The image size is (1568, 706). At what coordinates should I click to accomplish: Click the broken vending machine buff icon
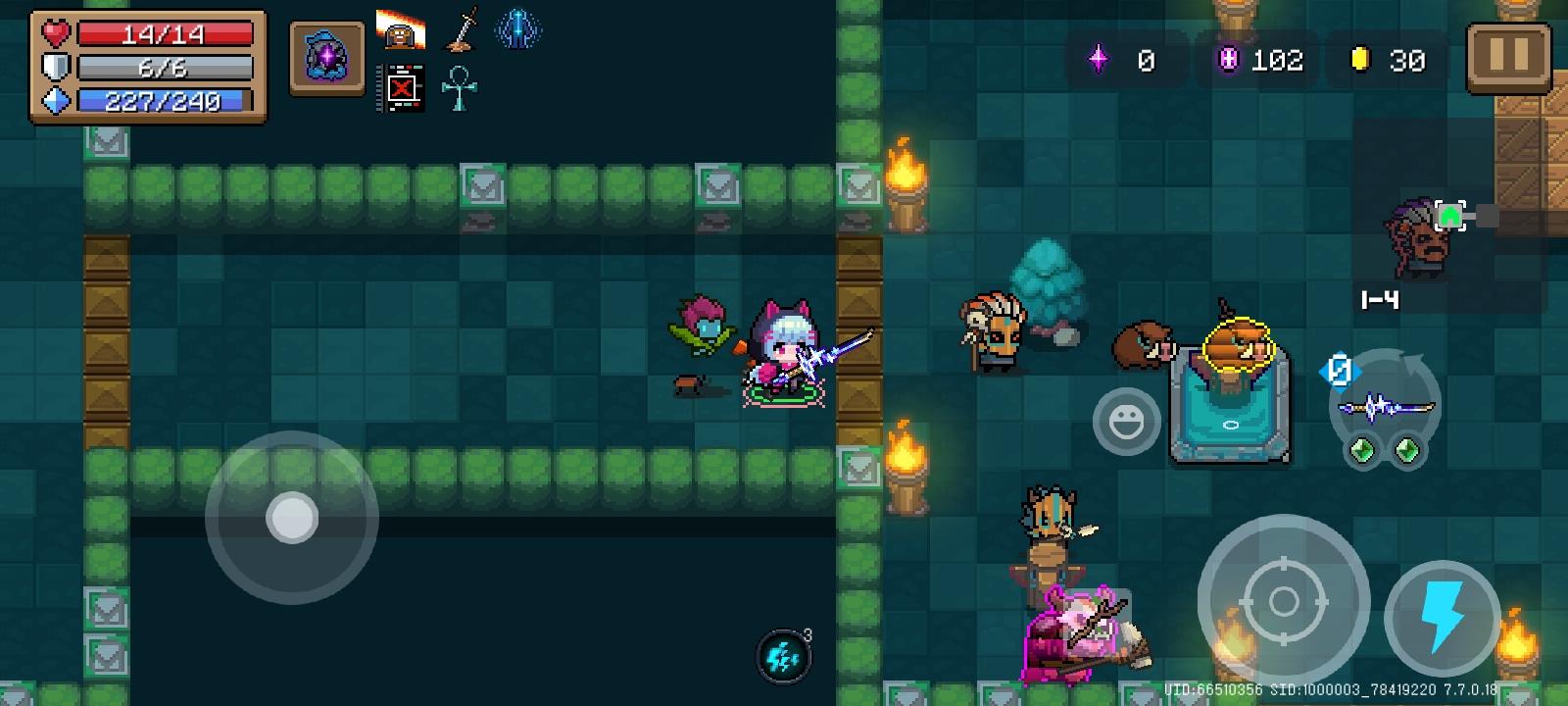tap(402, 87)
